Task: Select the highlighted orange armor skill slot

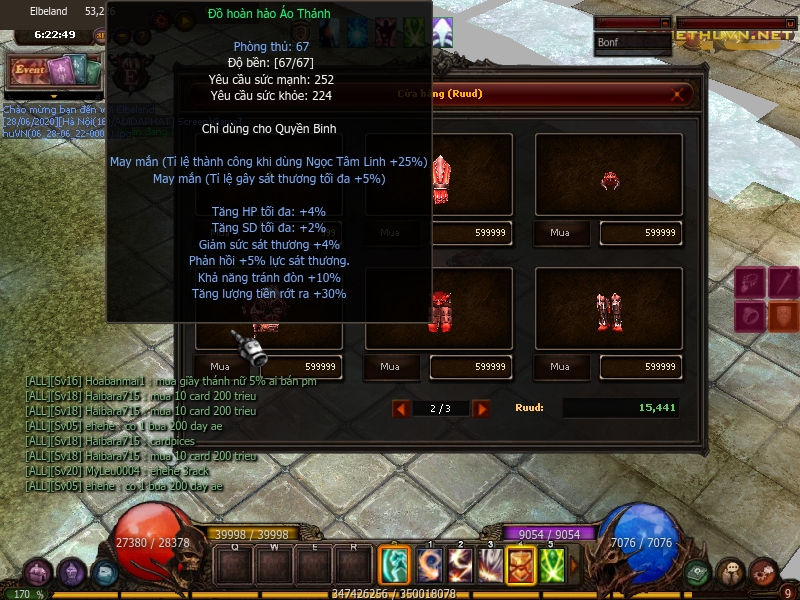Action: pos(521,565)
